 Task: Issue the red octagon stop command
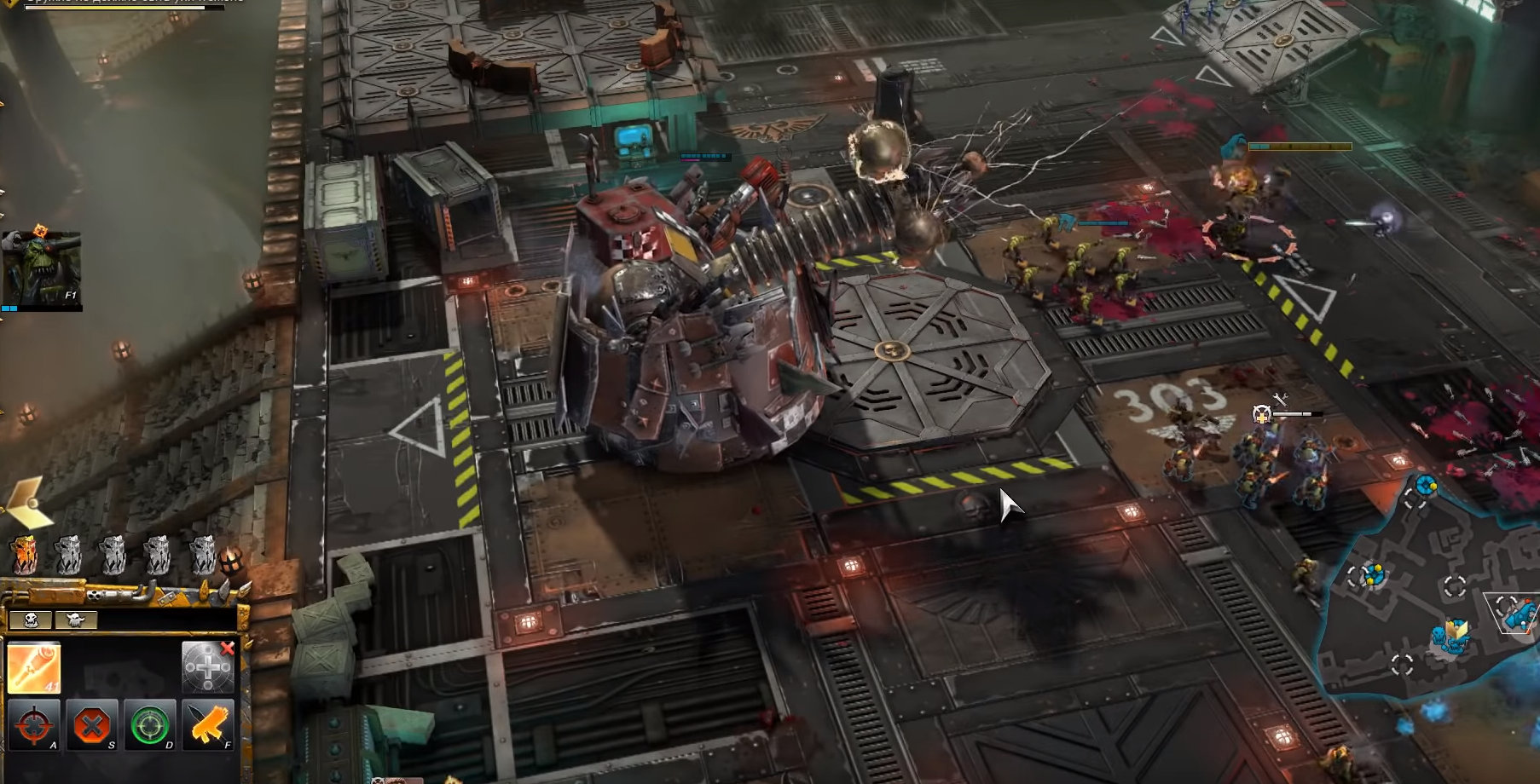pyautogui.click(x=91, y=725)
